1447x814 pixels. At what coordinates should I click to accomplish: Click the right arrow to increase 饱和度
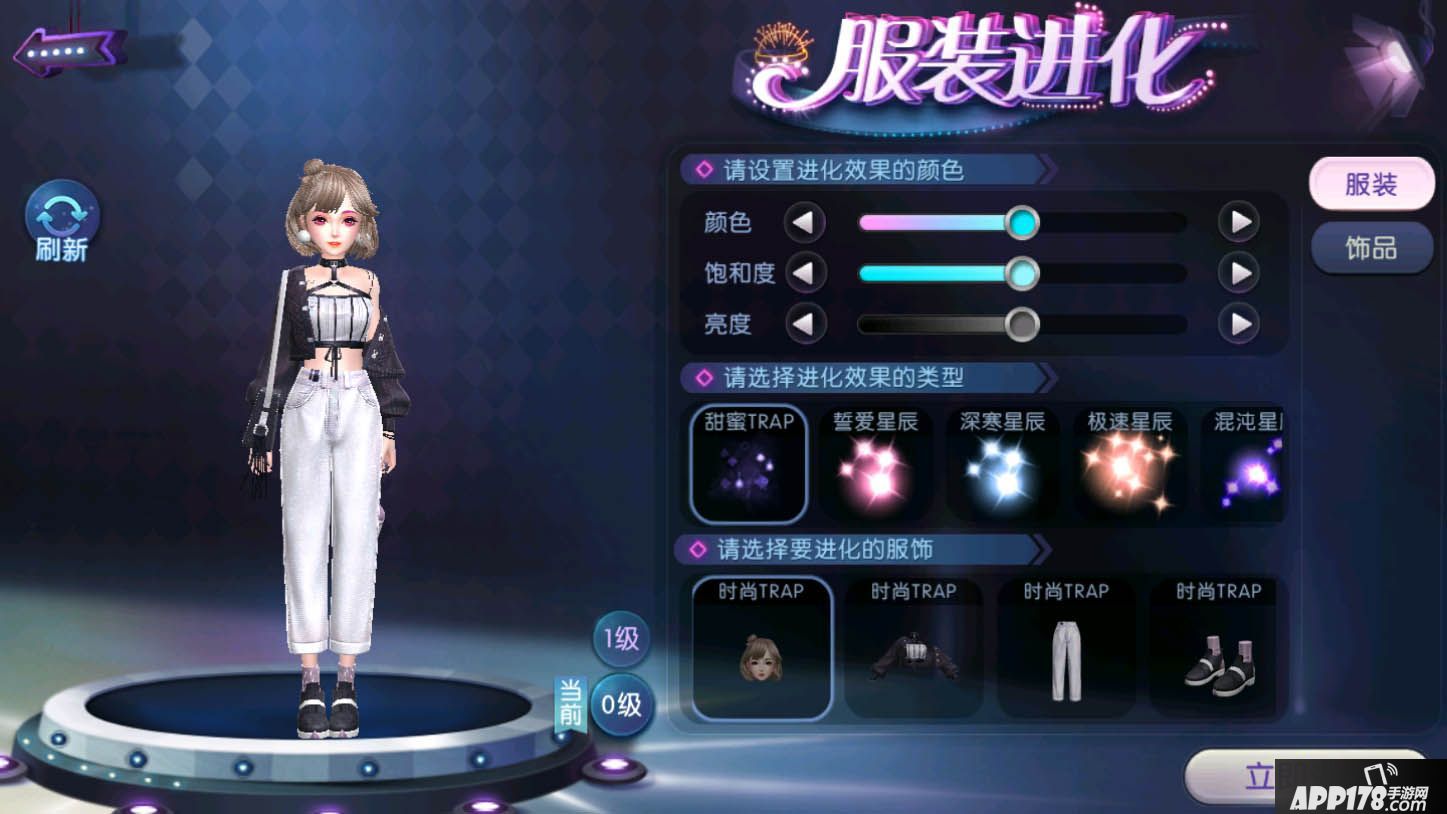1240,273
